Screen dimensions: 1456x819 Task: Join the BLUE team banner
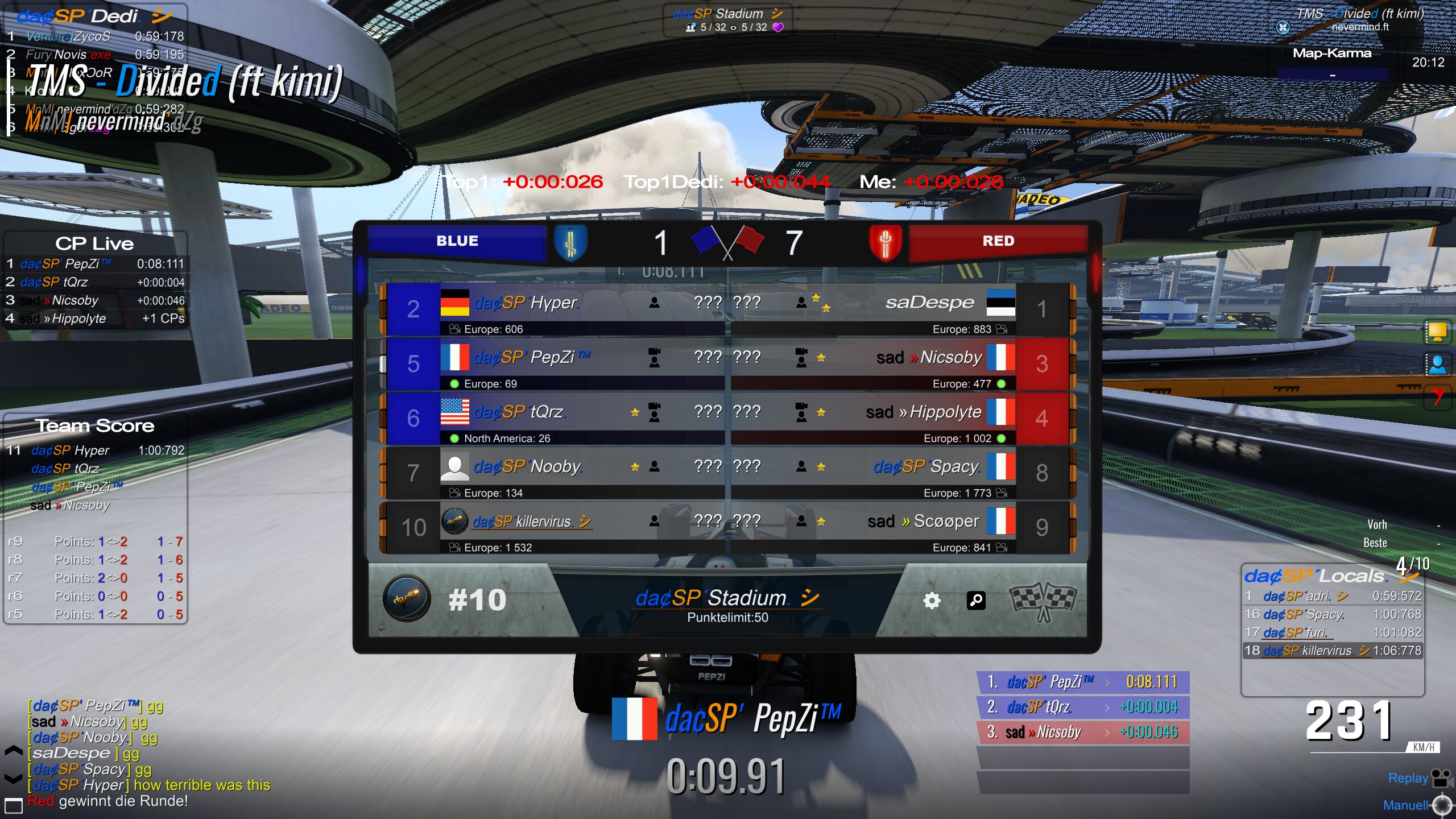point(457,241)
